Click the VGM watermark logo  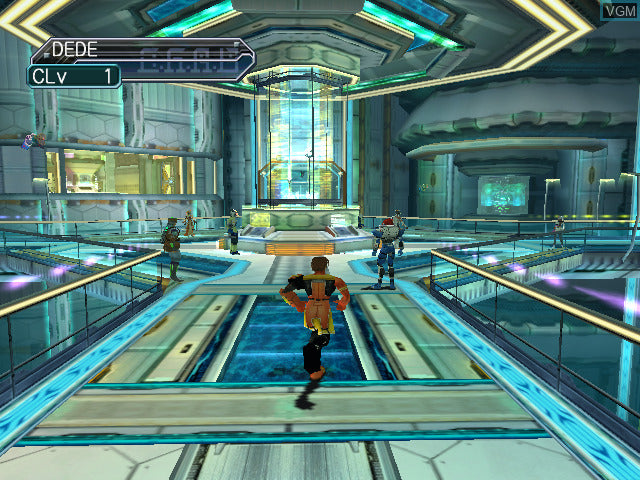point(618,11)
